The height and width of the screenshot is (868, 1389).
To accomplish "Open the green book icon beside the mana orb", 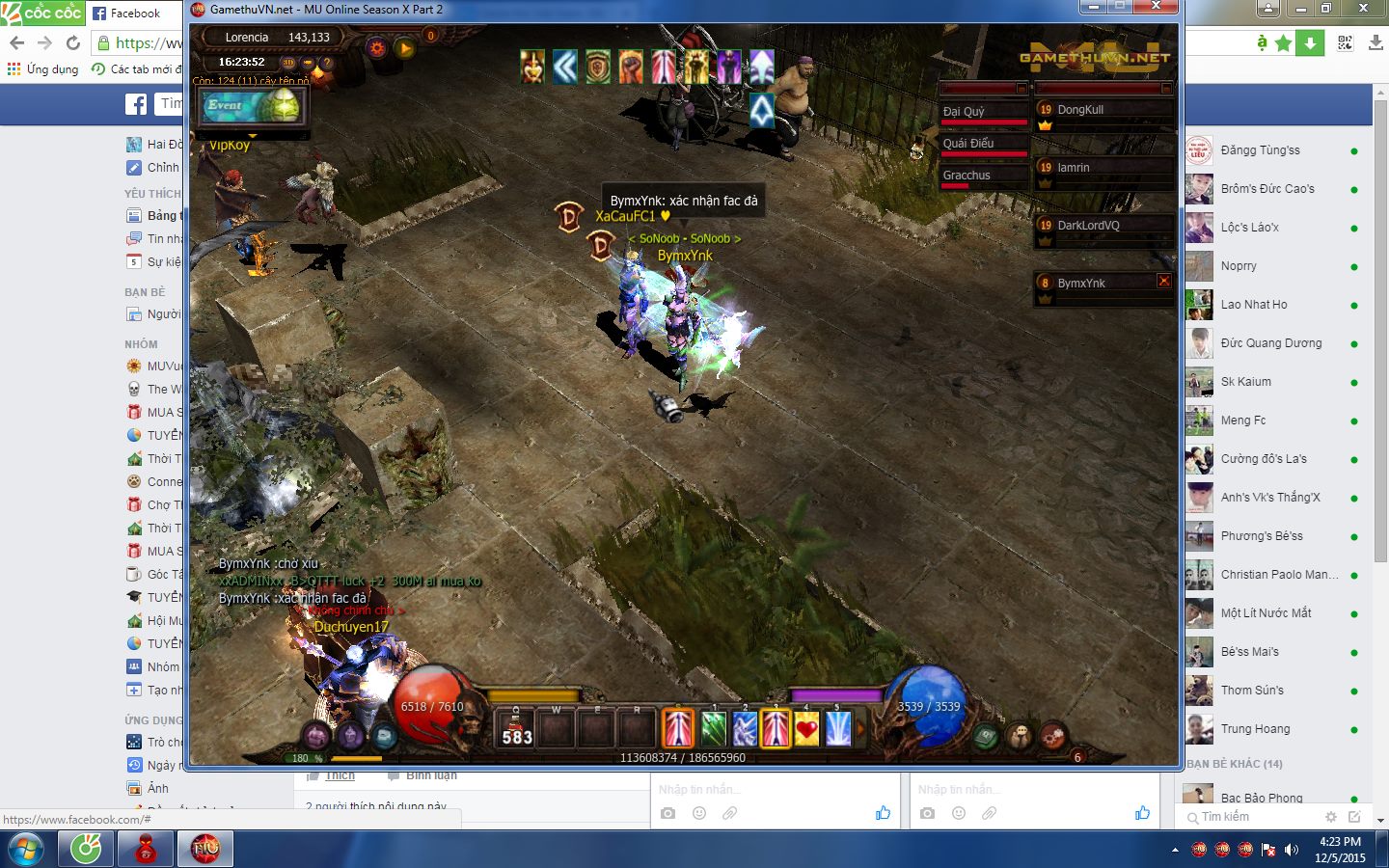I will [x=986, y=737].
